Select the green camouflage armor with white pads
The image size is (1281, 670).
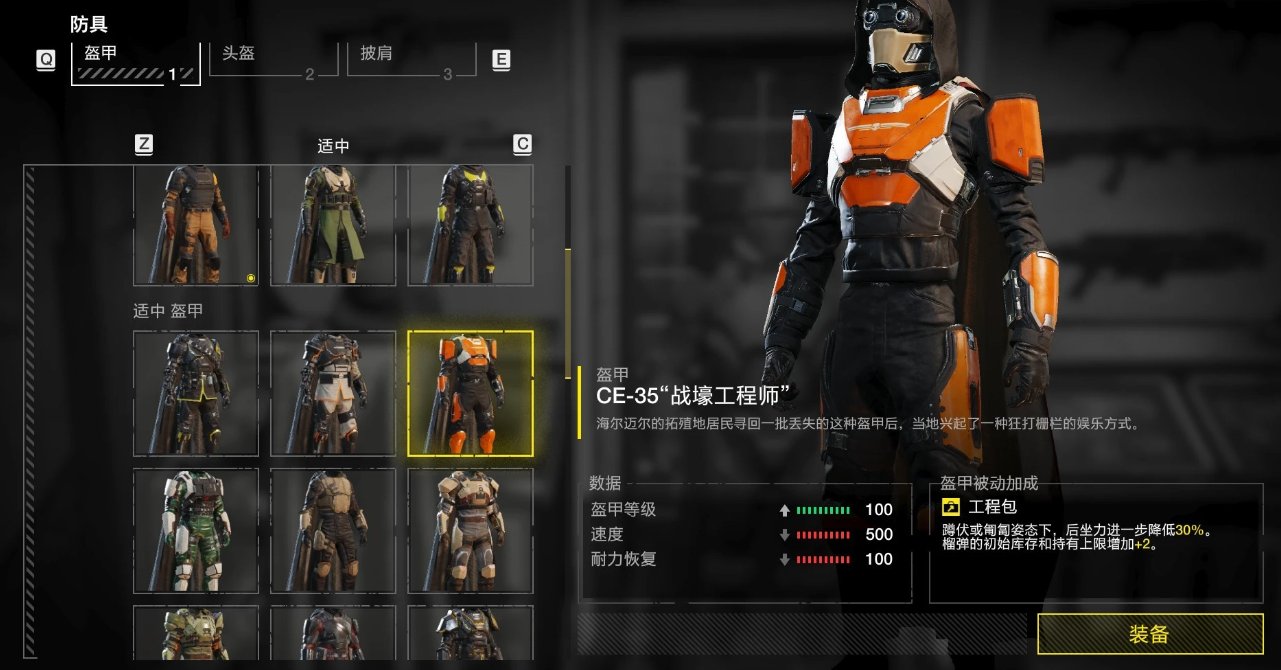click(195, 531)
